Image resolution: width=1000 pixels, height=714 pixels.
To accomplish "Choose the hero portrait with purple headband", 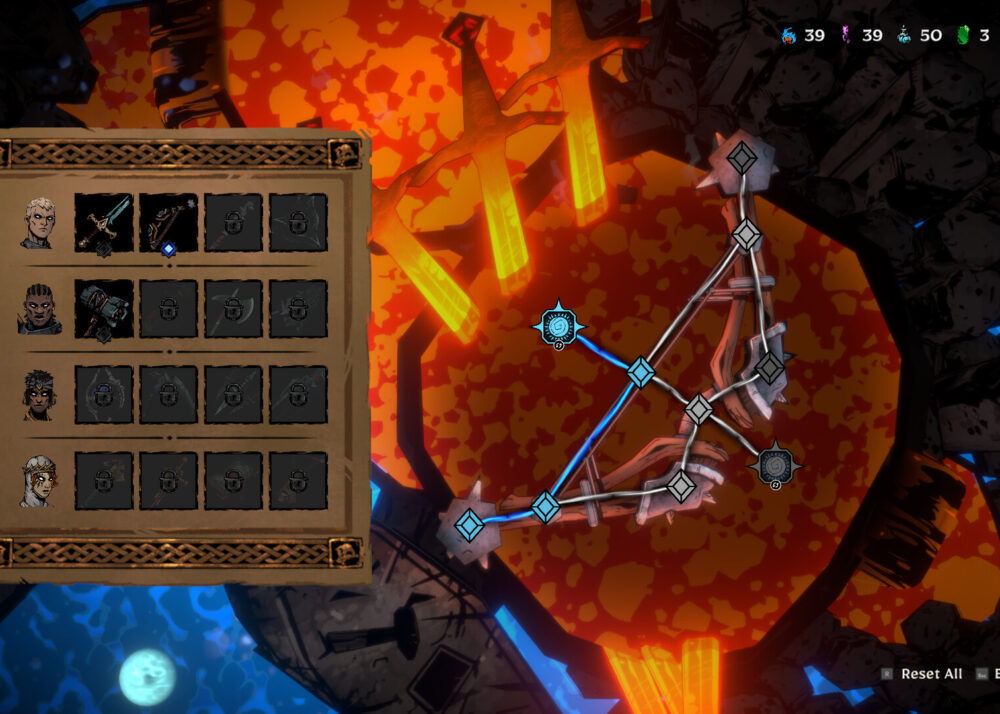I will click(x=40, y=395).
